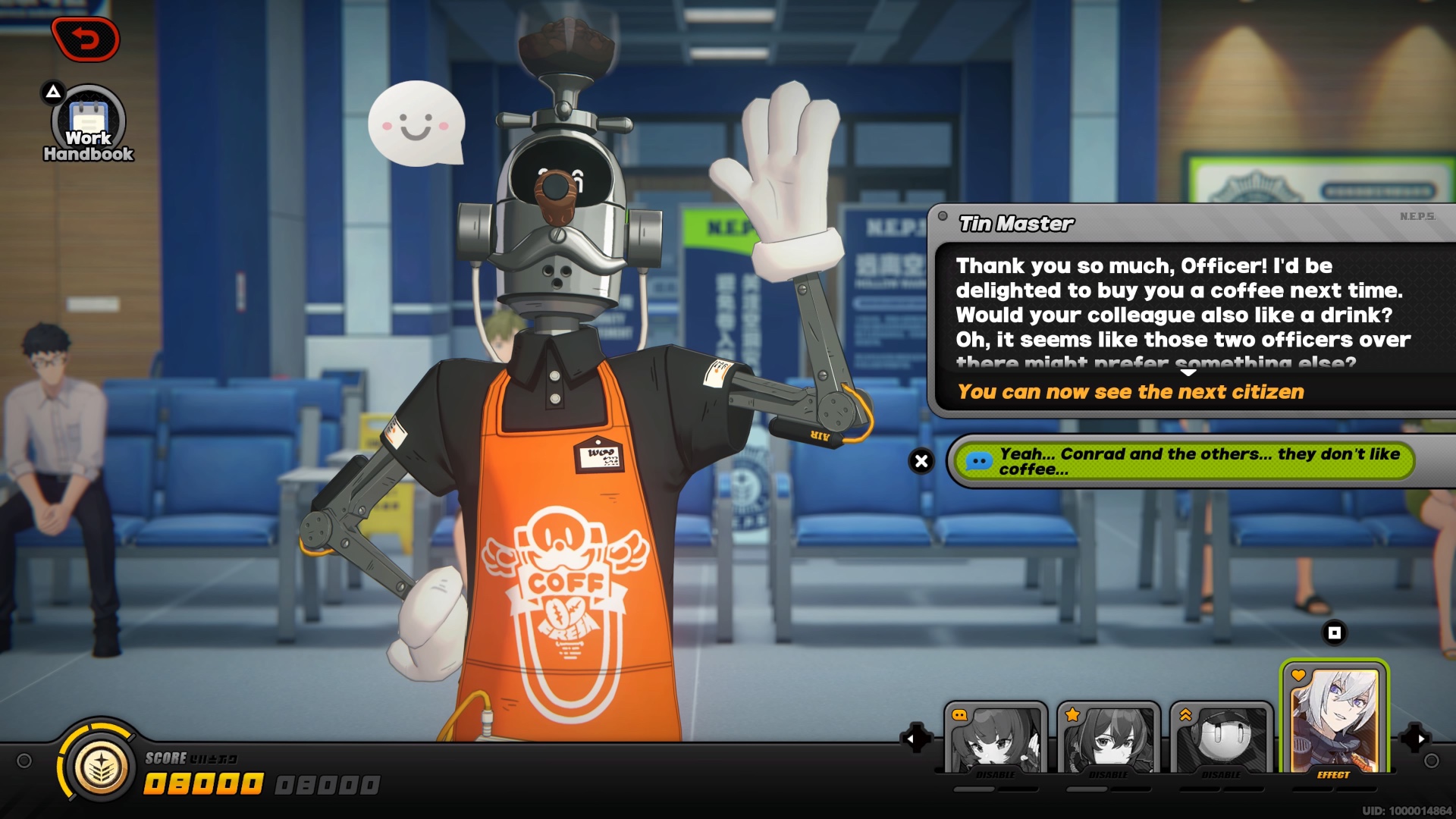This screenshot has height=819, width=1456.
Task: Dismiss the dialogue option with the X button
Action: (x=921, y=460)
